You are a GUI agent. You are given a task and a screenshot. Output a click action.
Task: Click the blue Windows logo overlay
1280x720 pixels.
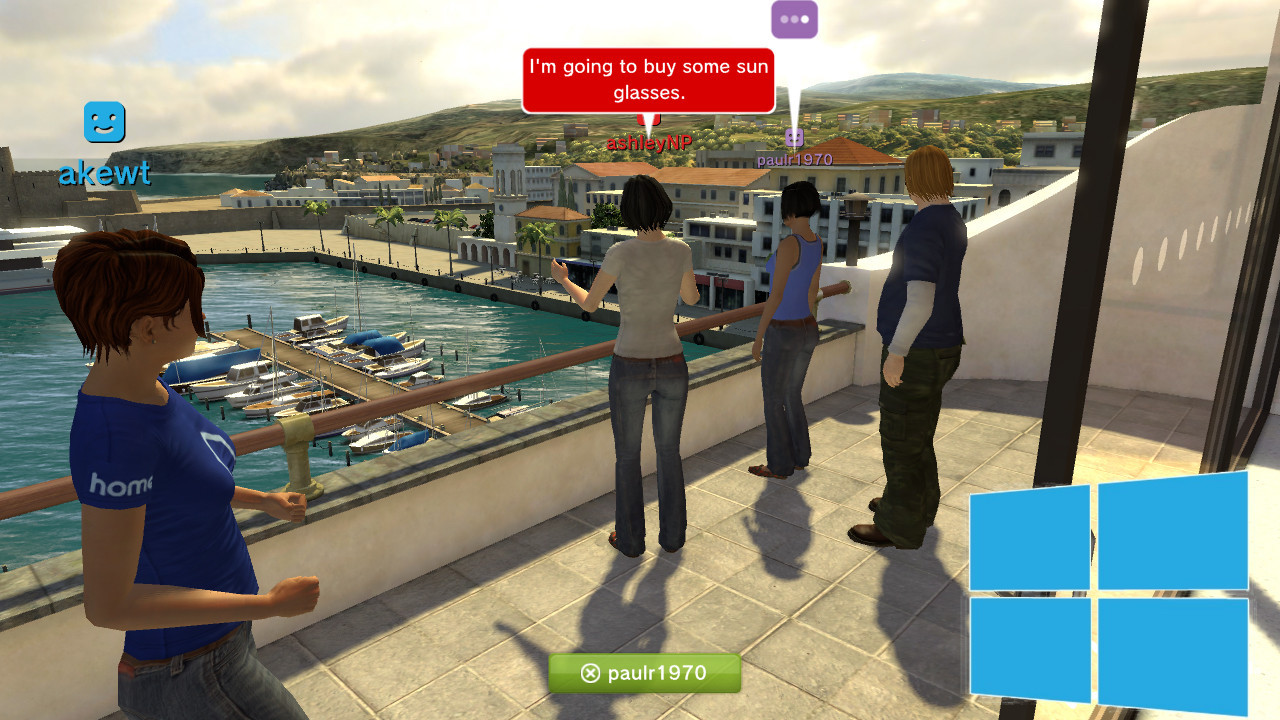[1109, 590]
